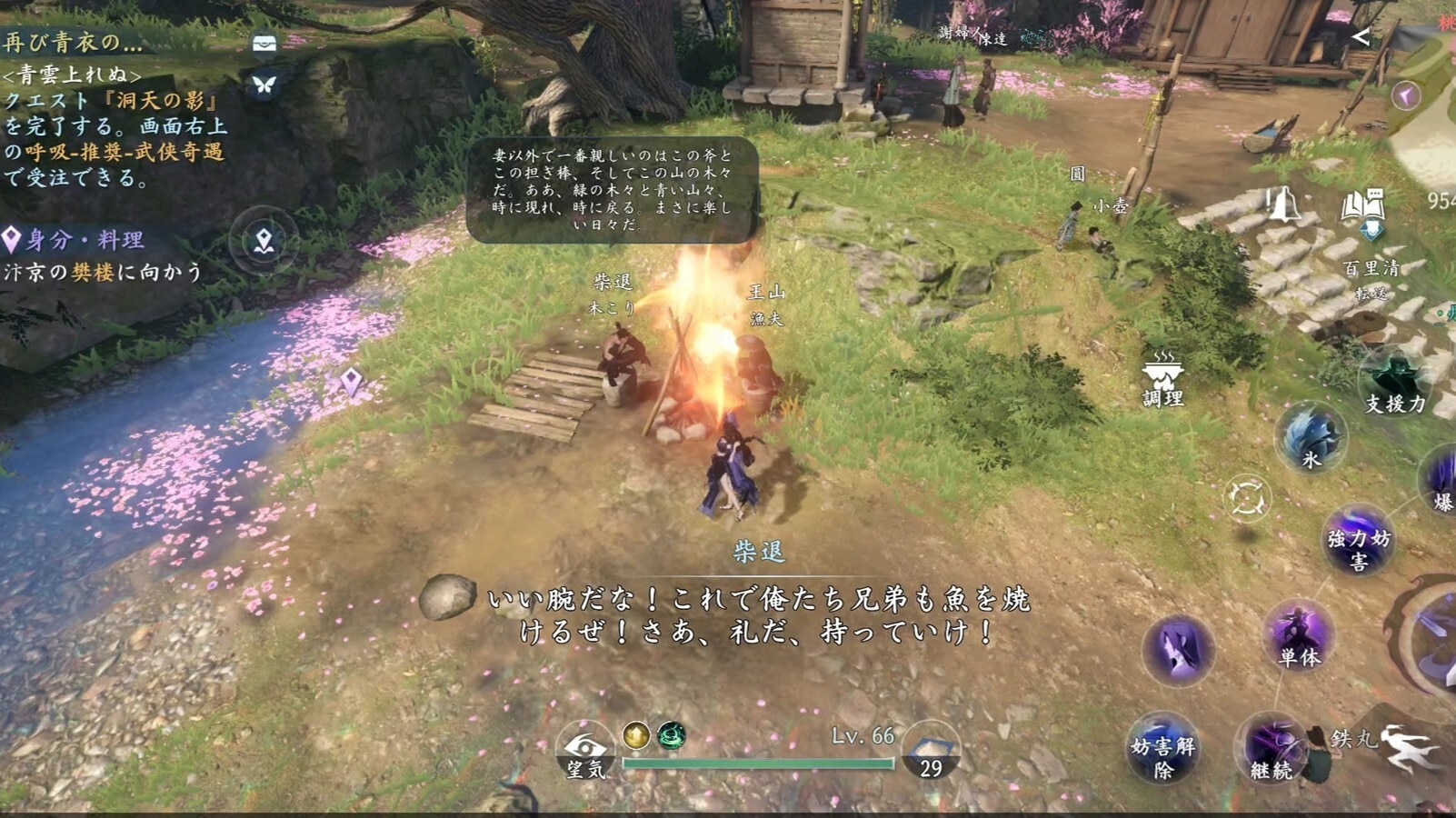Open the treasure chest icon
Screen dimensions: 1456x818
point(264,44)
